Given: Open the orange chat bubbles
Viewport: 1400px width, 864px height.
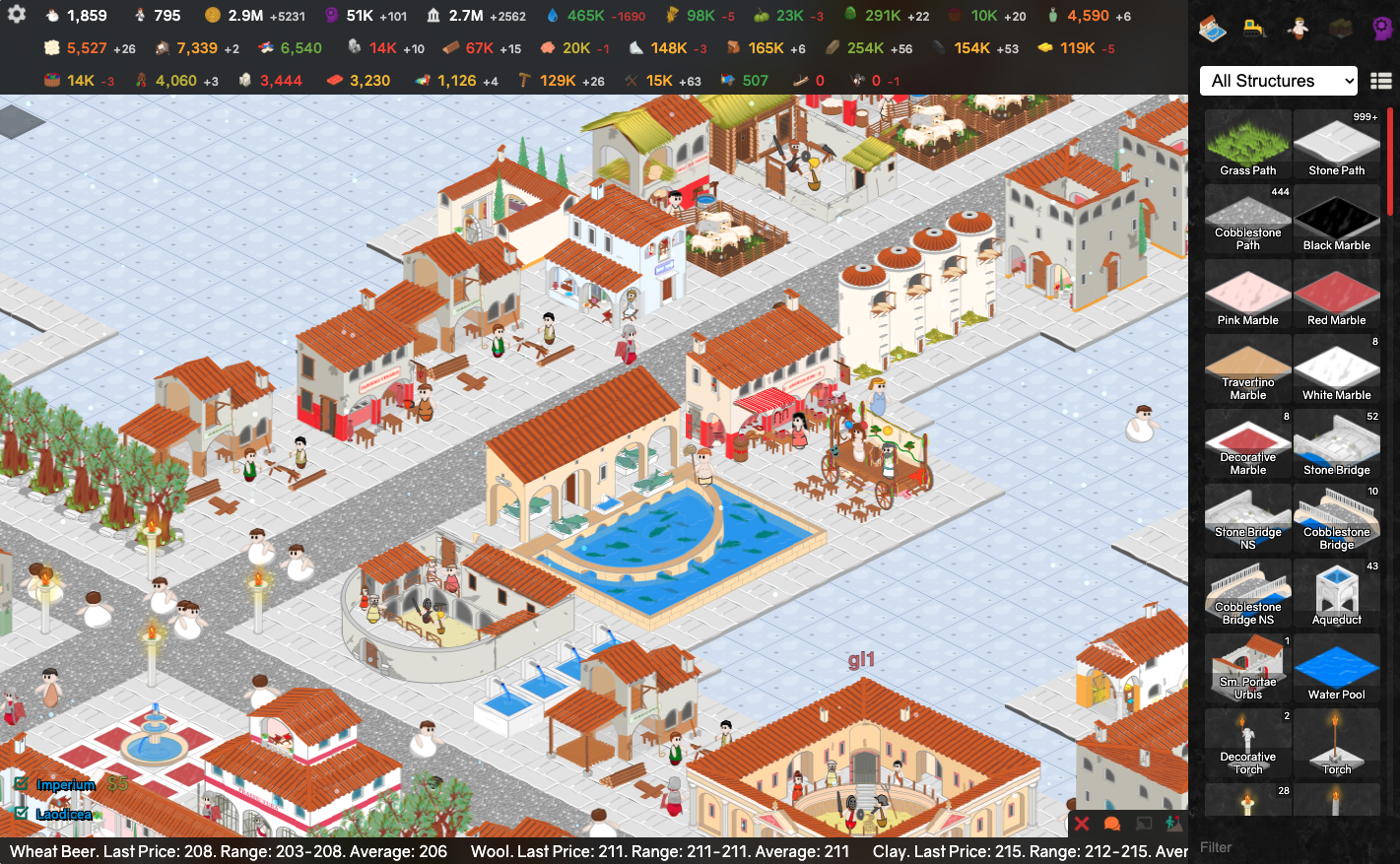Looking at the screenshot, I should (x=1112, y=824).
